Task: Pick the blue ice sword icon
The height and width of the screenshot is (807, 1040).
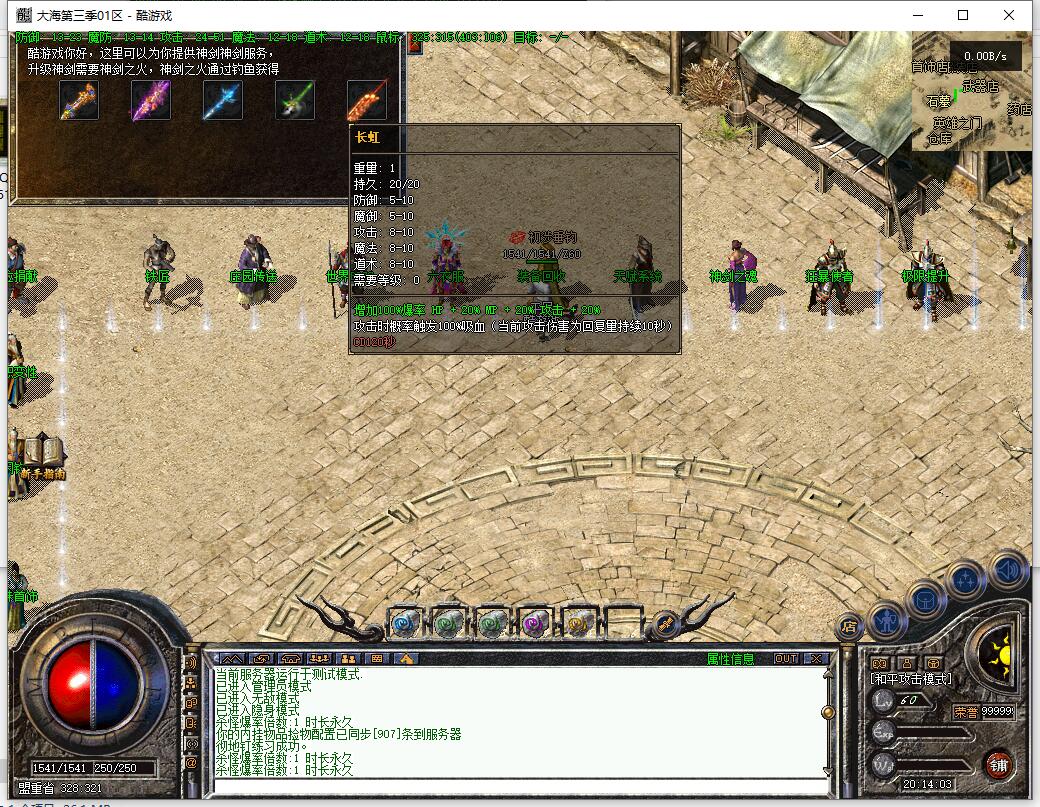Action: pos(223,100)
